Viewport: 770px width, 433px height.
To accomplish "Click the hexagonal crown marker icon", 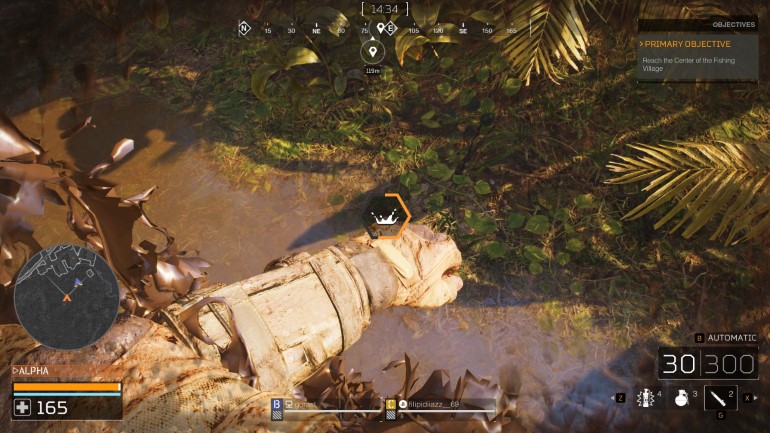I will pos(383,216).
